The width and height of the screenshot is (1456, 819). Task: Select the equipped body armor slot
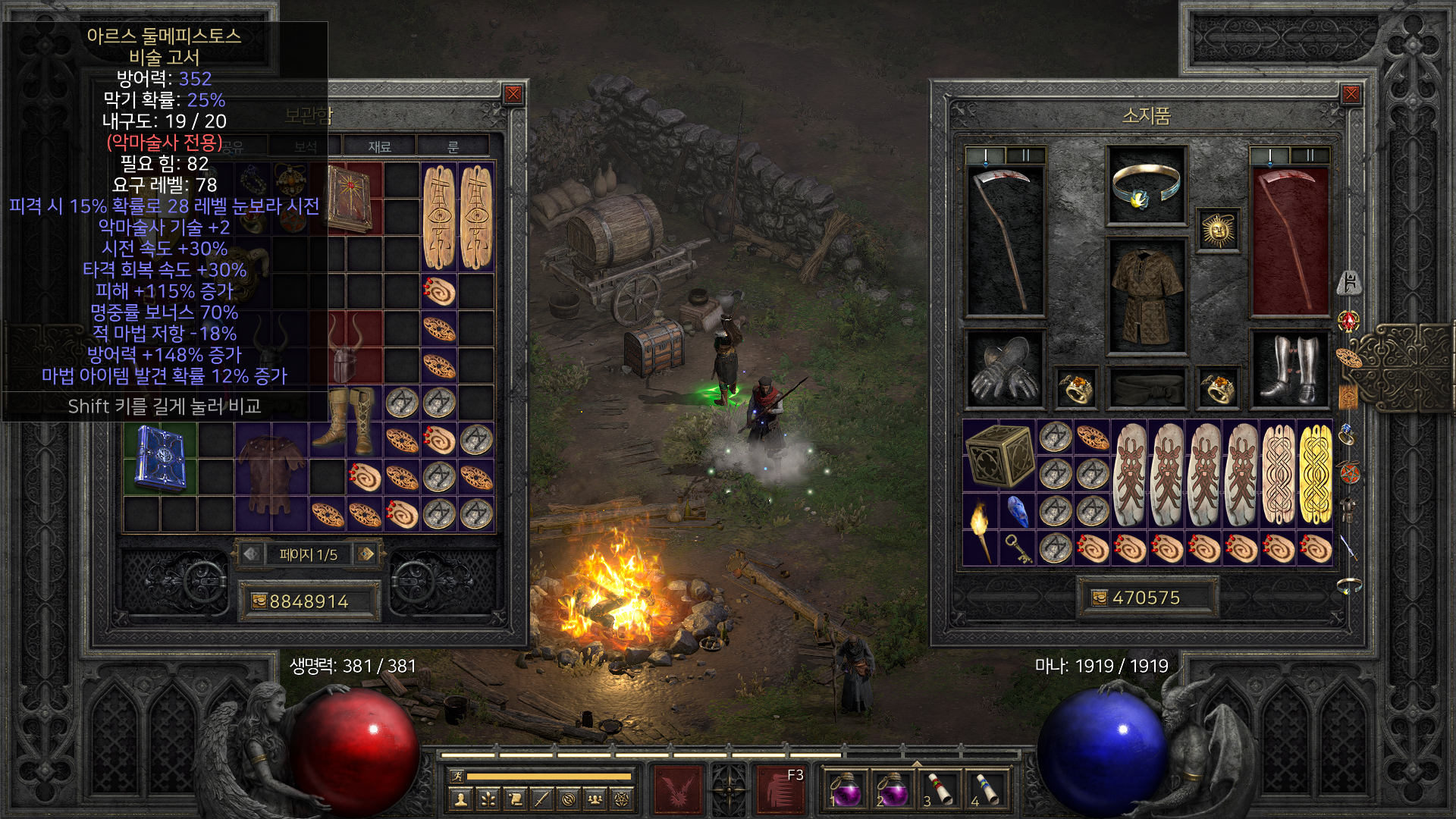click(1146, 297)
